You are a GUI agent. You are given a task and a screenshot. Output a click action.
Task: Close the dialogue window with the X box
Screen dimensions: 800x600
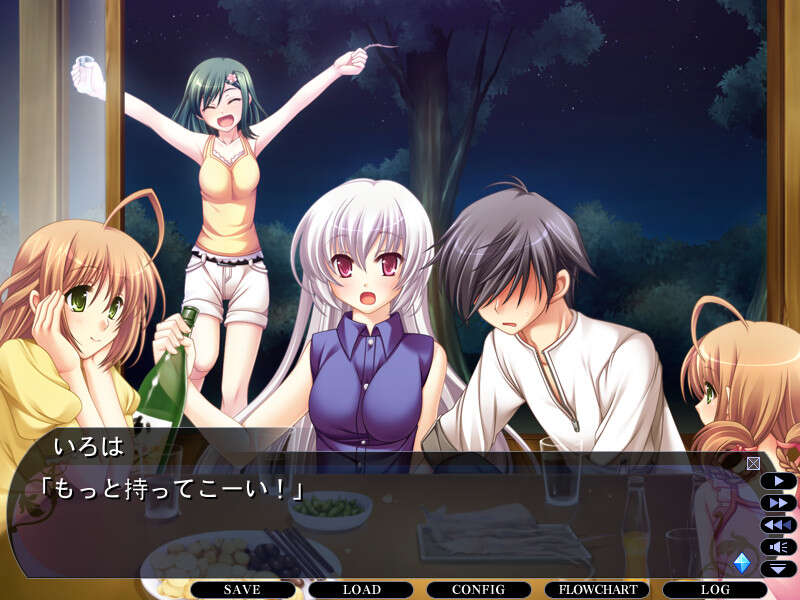(x=753, y=463)
